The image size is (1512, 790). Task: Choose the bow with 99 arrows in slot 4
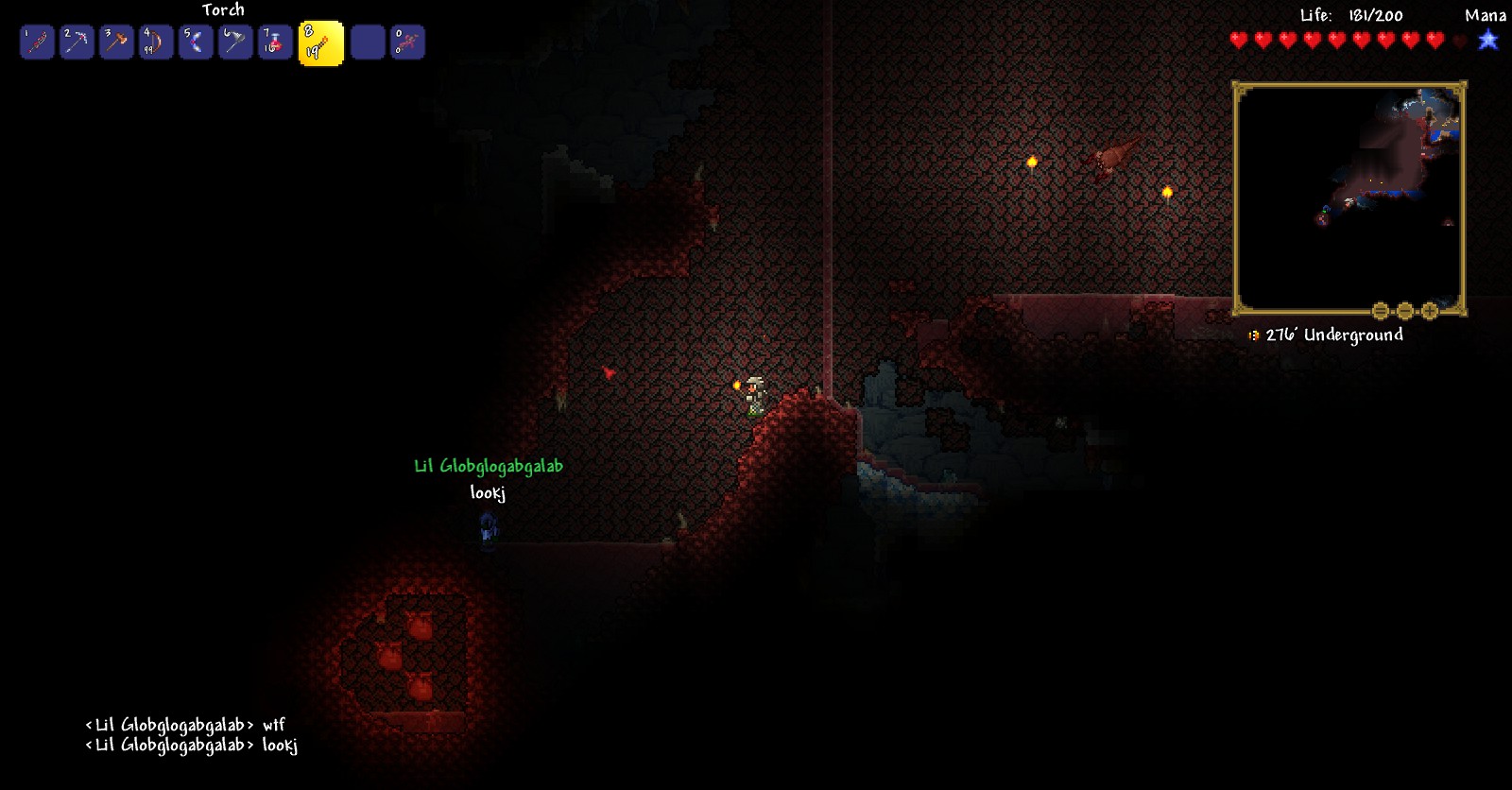156,42
